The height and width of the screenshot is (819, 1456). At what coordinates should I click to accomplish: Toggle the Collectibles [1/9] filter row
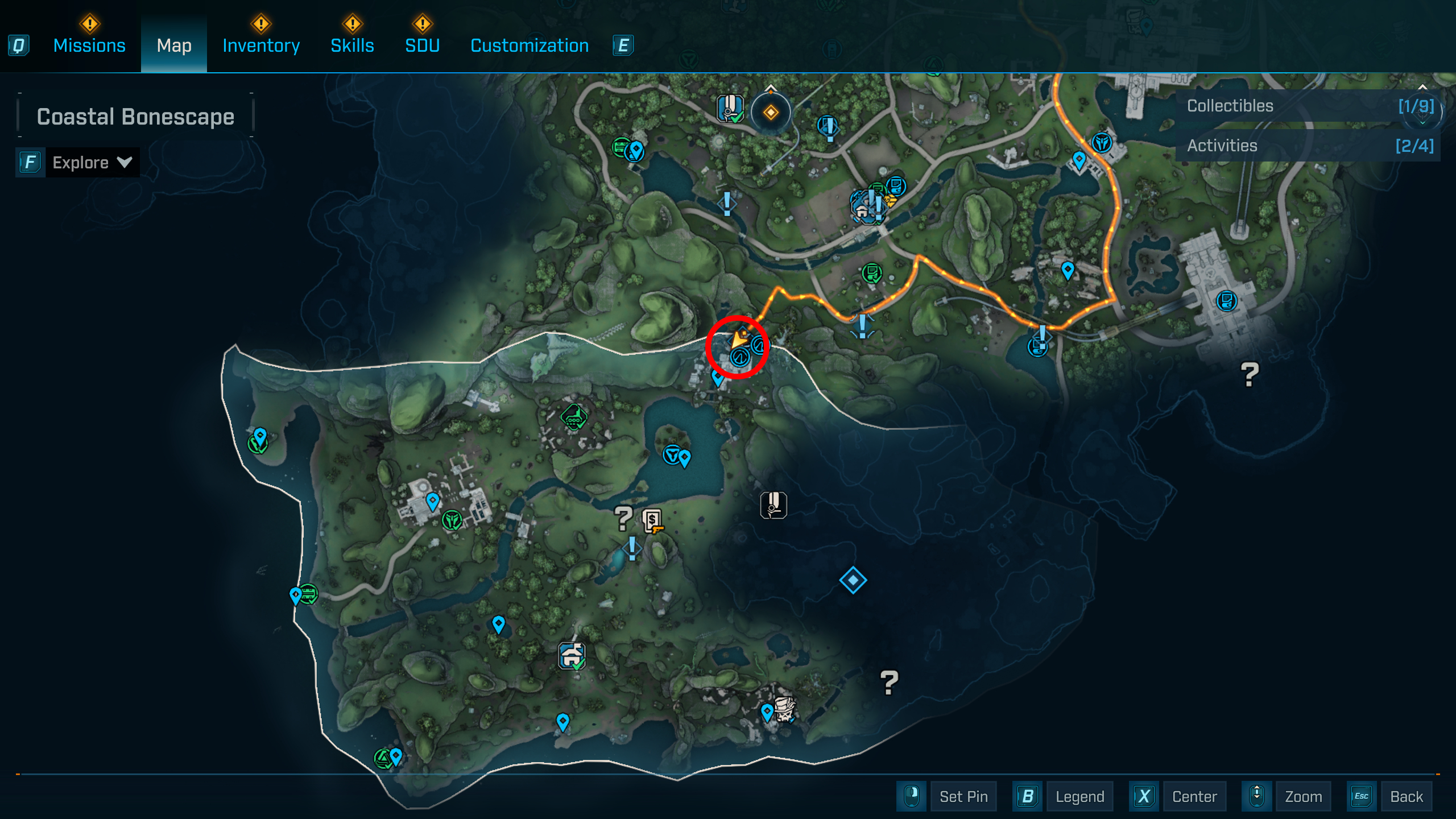(x=1308, y=106)
